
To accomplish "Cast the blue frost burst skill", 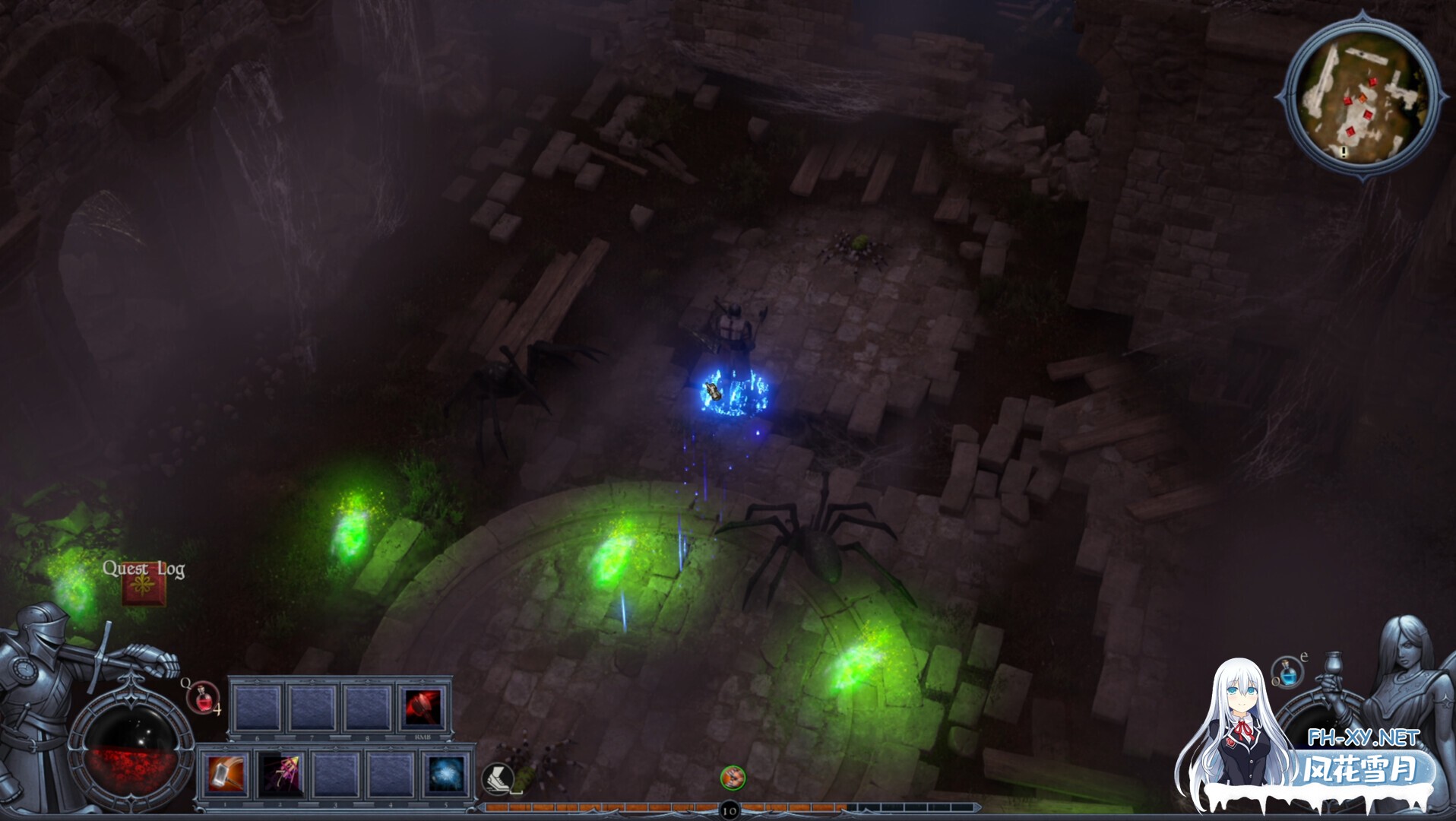I will [x=445, y=775].
